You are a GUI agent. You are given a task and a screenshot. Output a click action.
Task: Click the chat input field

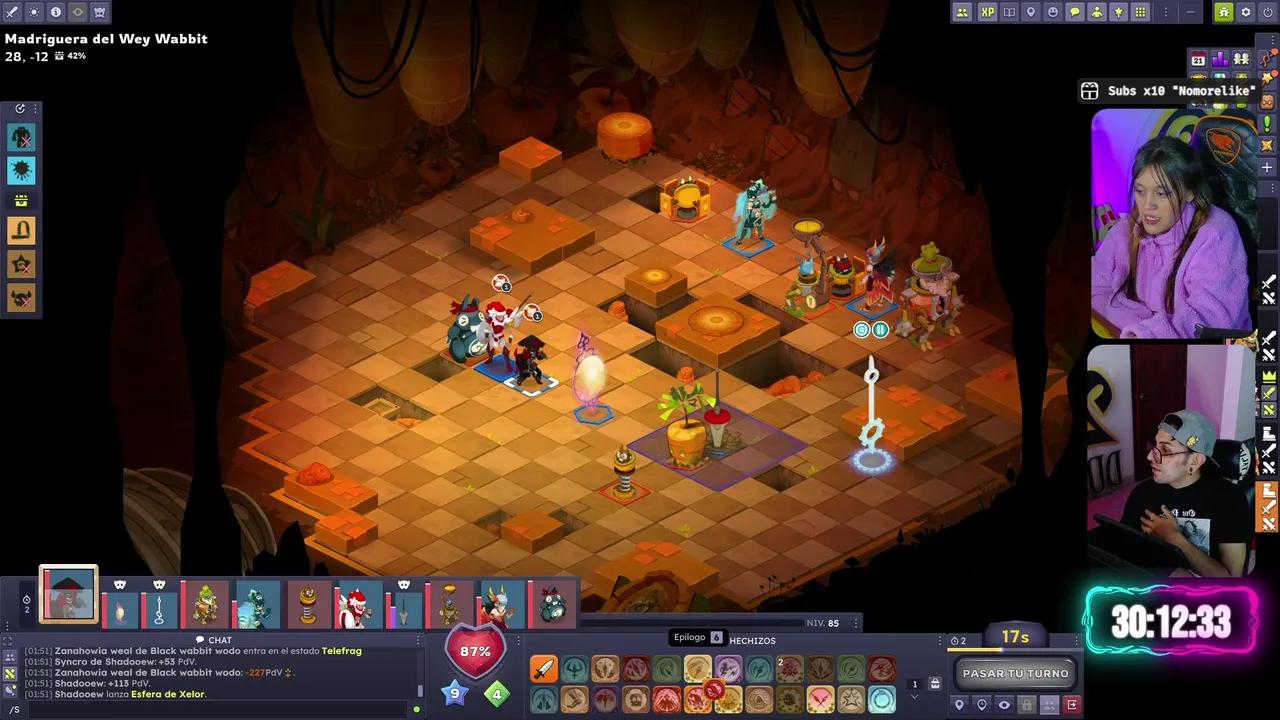pyautogui.click(x=210, y=709)
